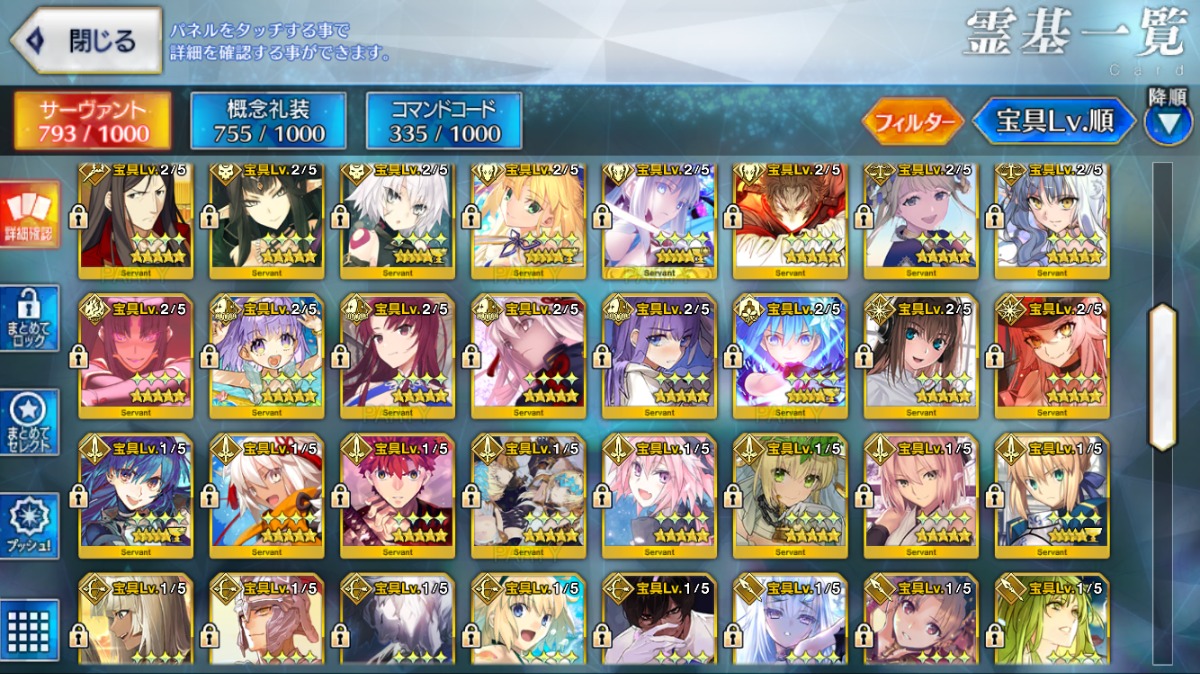Screen dimensions: 1200x674
Task: Select the red-haired Emiya-style servant card
Action: coord(397,495)
